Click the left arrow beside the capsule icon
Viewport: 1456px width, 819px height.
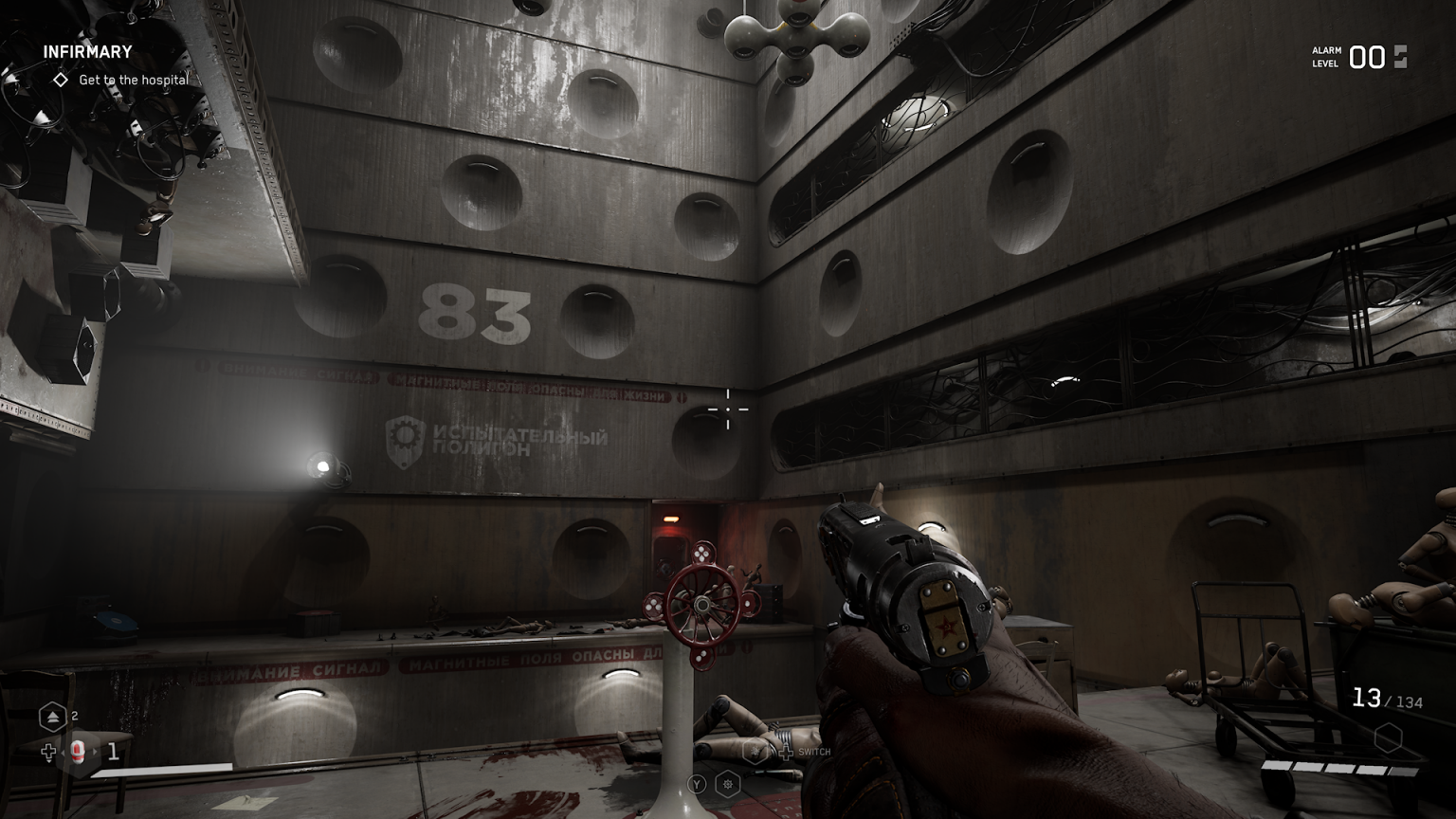64,753
